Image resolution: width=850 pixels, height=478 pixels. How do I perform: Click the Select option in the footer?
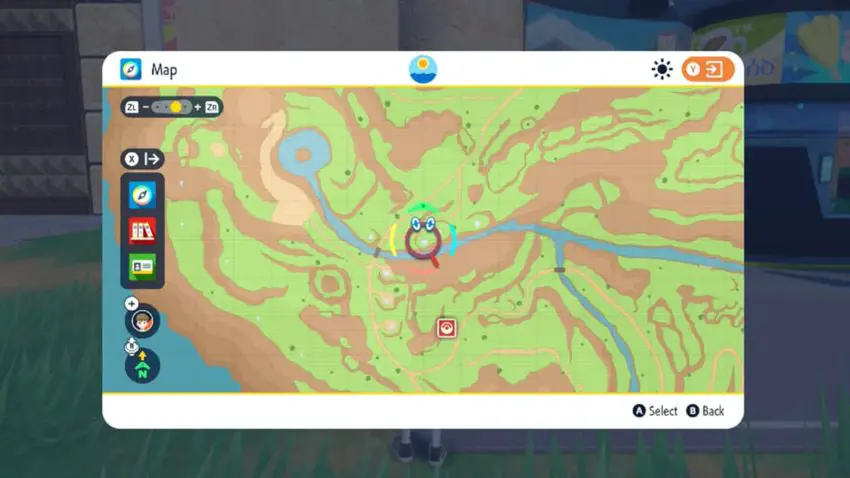[655, 411]
